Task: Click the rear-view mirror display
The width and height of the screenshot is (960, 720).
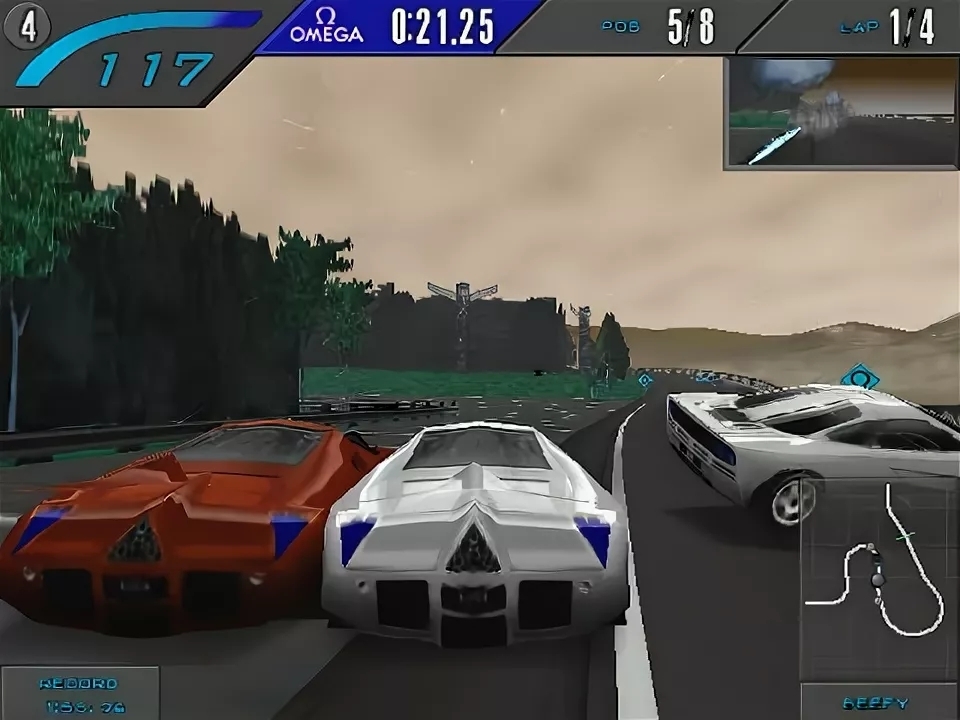Action: point(840,112)
